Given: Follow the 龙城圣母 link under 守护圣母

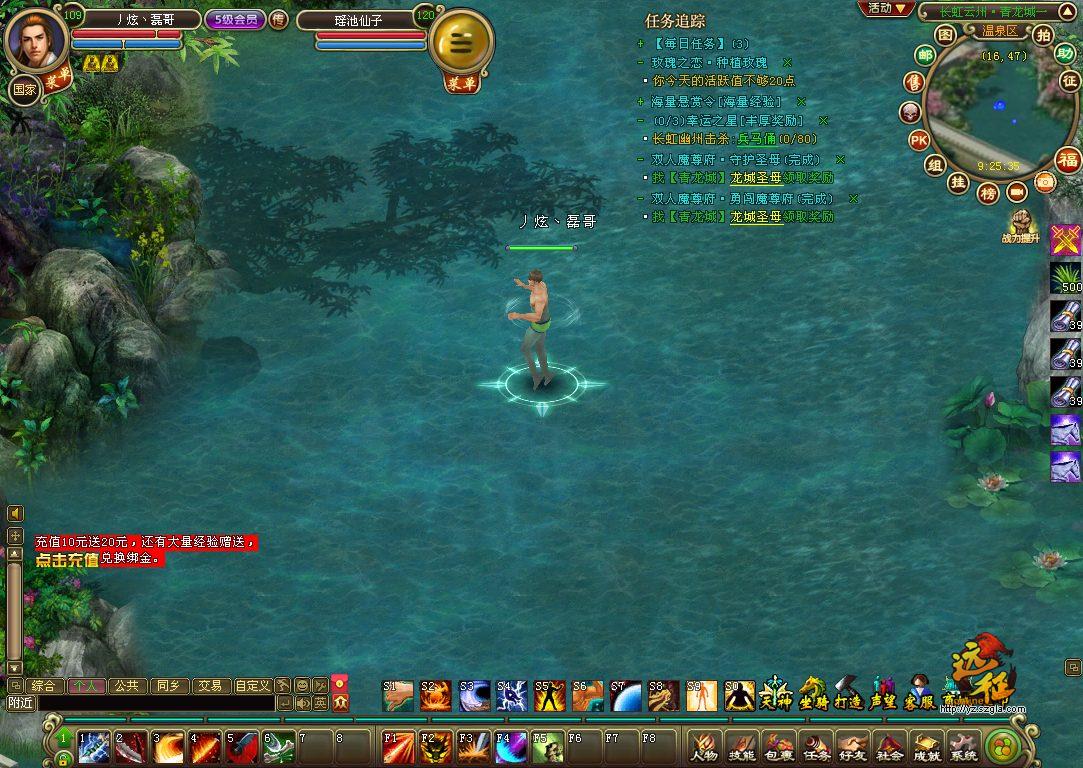Looking at the screenshot, I should tap(755, 178).
